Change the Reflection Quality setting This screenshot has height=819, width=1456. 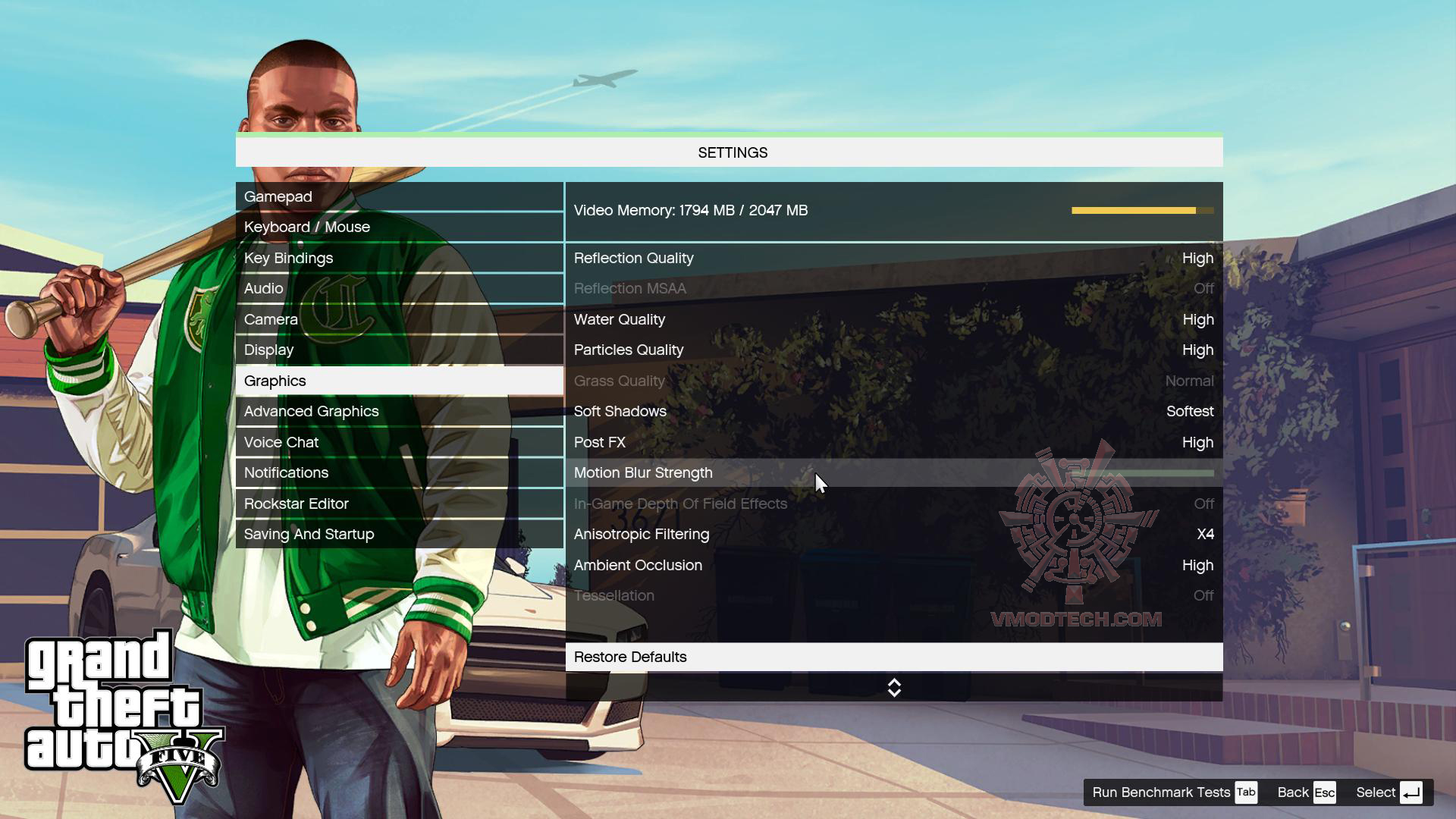pyautogui.click(x=893, y=258)
